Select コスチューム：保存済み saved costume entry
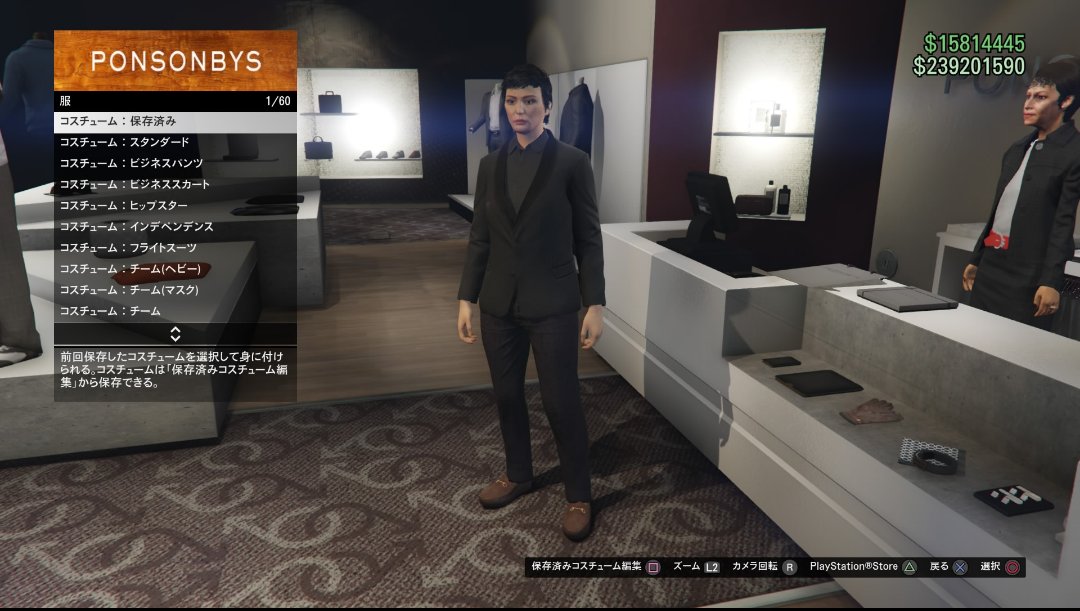Viewport: 1080px width, 611px height. click(x=175, y=121)
